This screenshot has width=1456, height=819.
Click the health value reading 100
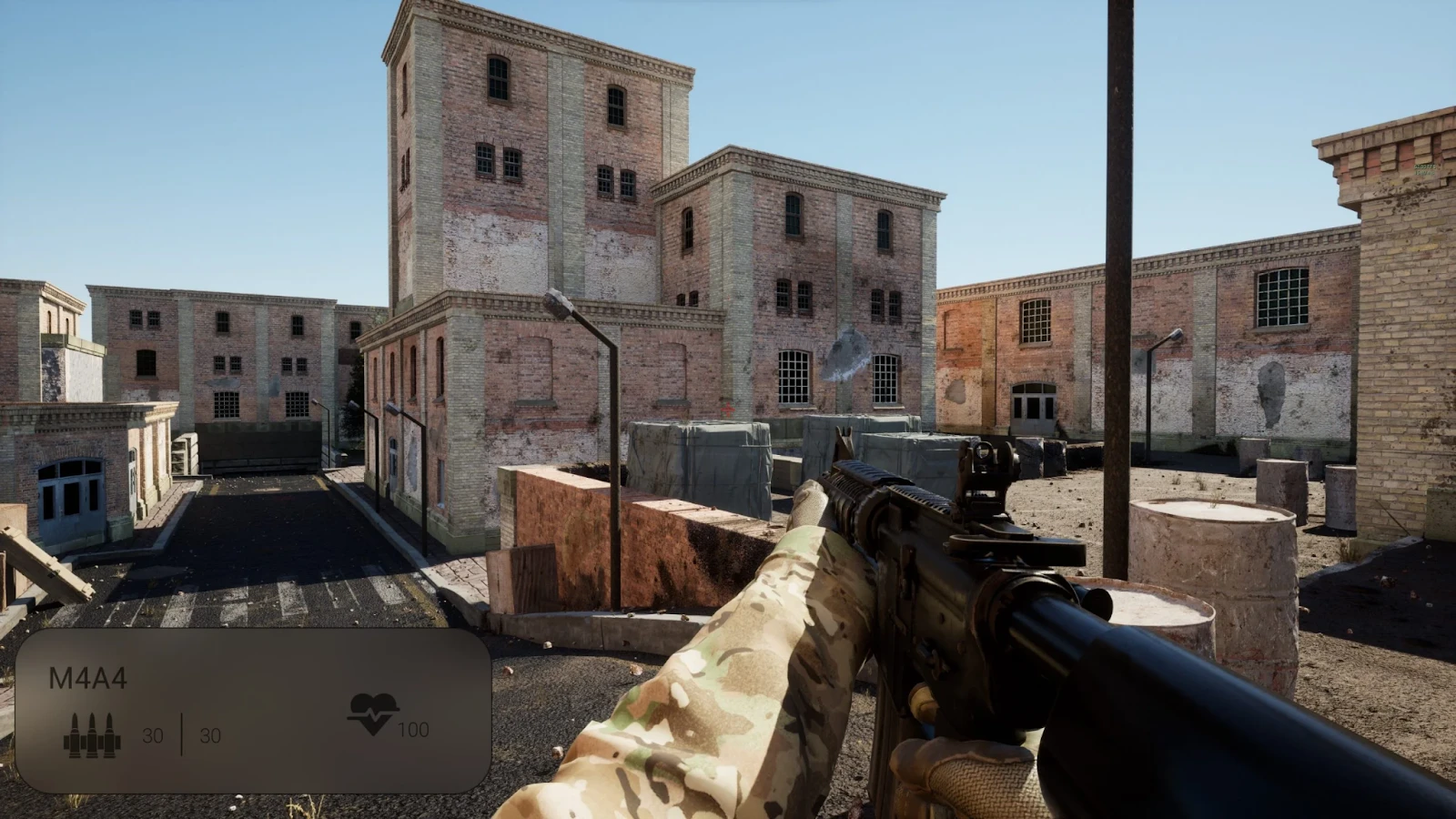point(415,728)
